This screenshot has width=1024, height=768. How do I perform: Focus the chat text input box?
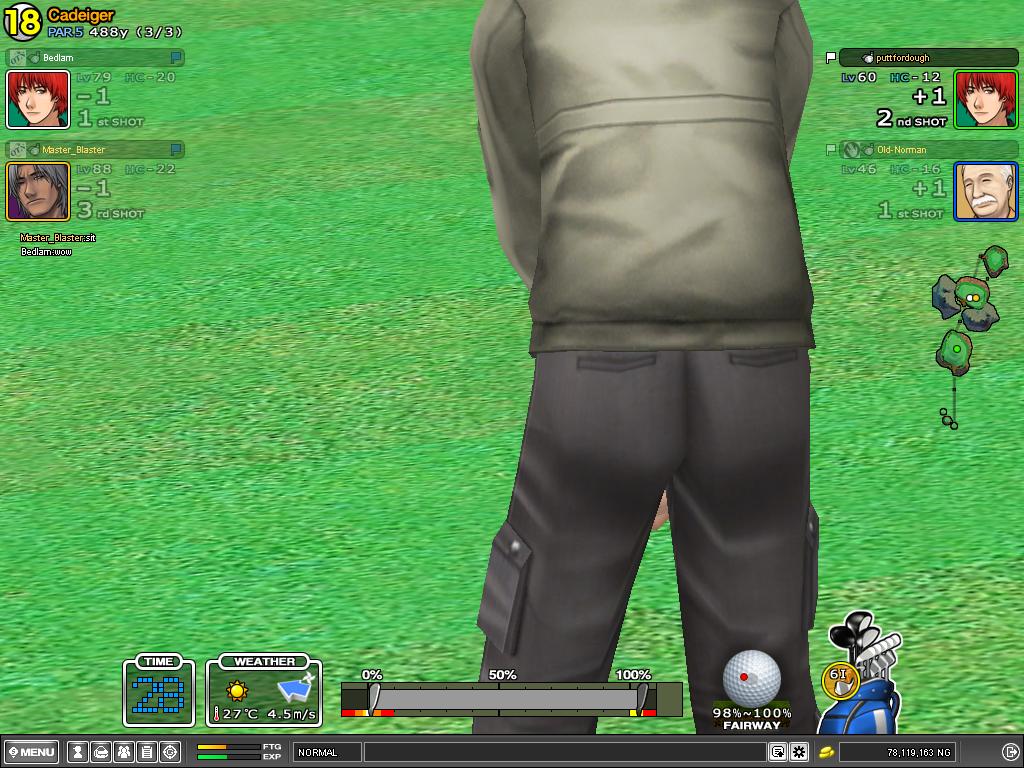565,752
